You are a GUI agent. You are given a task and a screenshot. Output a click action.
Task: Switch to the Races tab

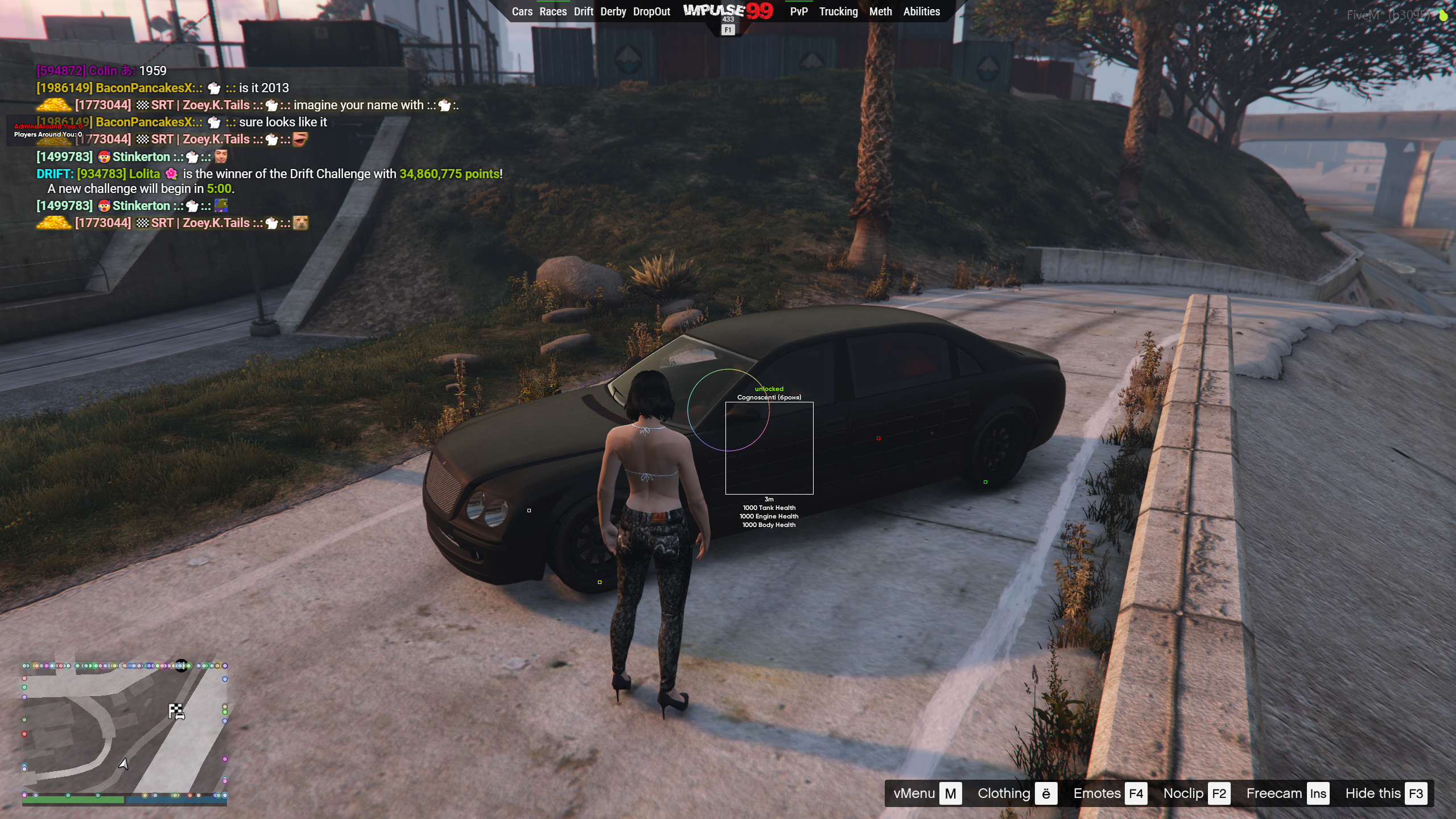(553, 11)
